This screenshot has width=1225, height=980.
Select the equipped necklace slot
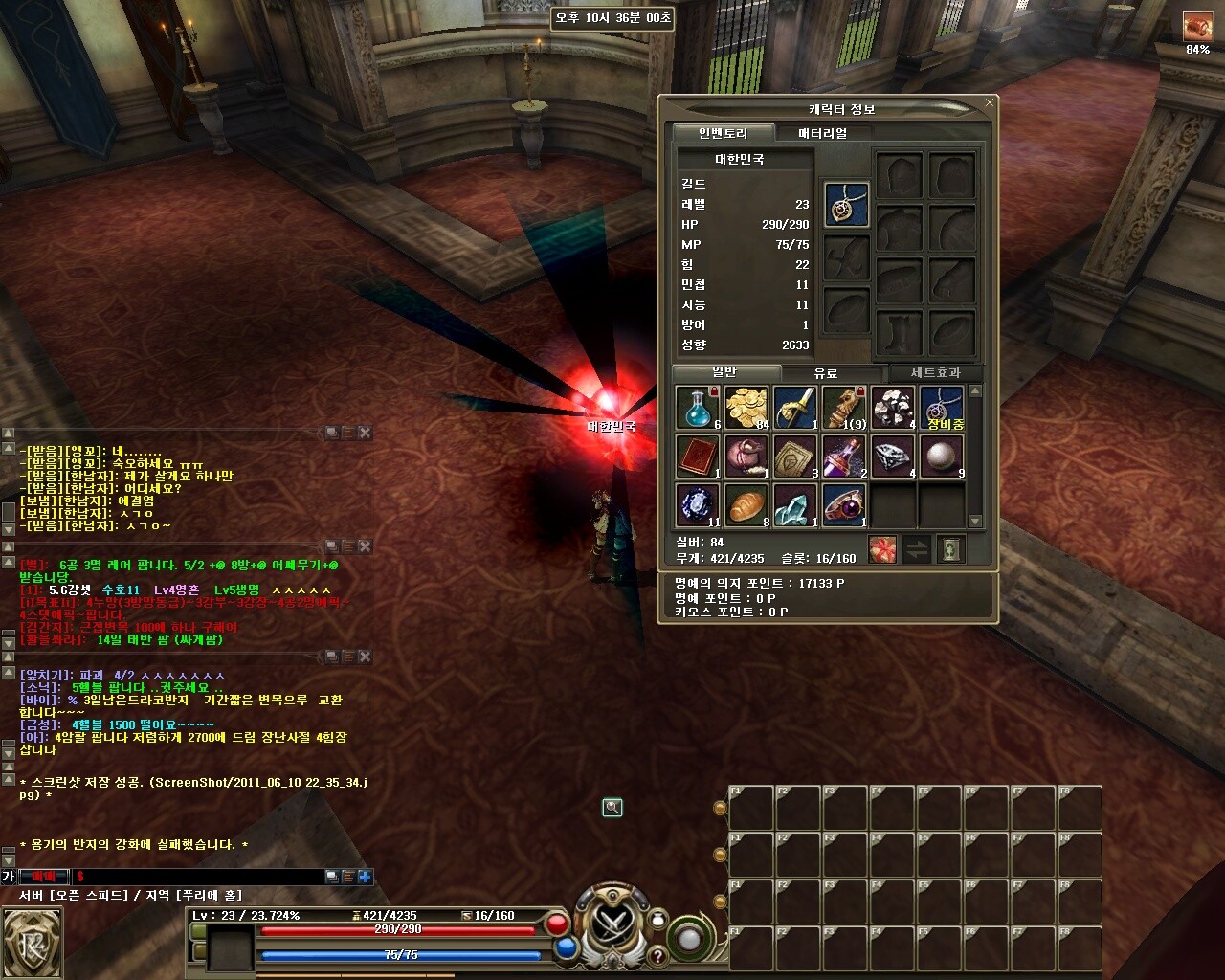click(846, 206)
